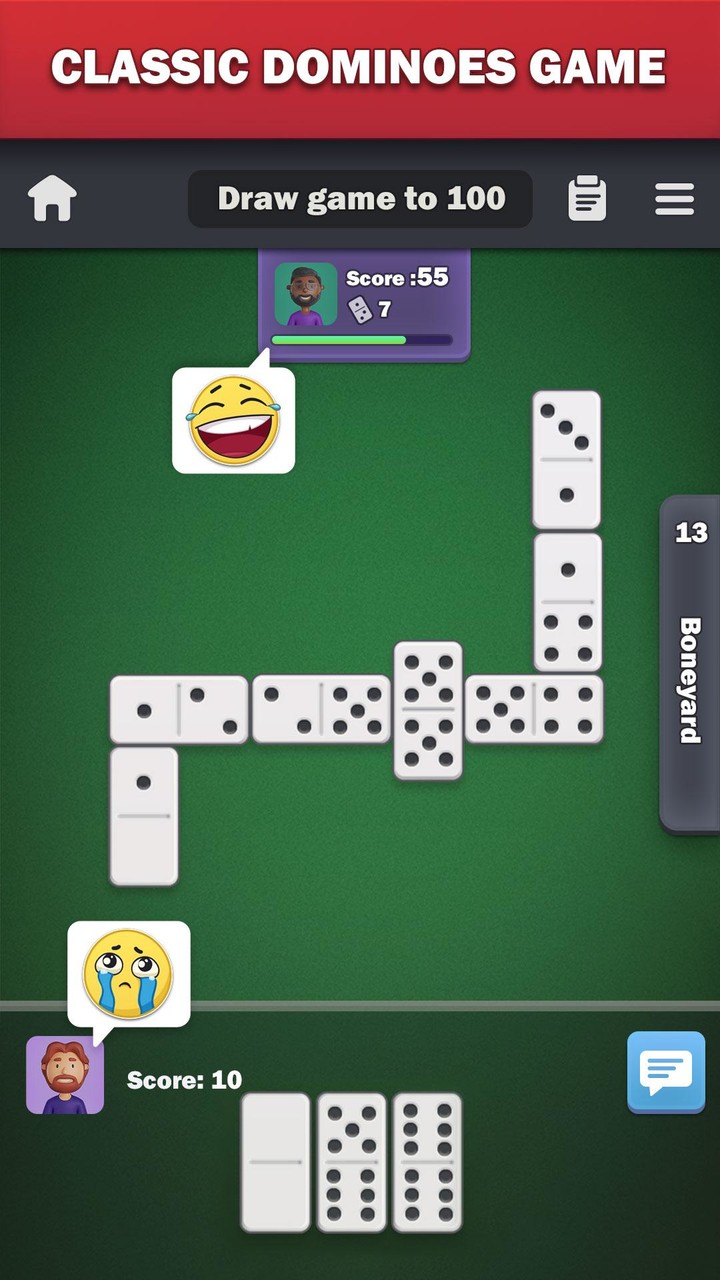Open the score sheet clipboard
Viewport: 720px width, 1280px height.
tap(587, 198)
